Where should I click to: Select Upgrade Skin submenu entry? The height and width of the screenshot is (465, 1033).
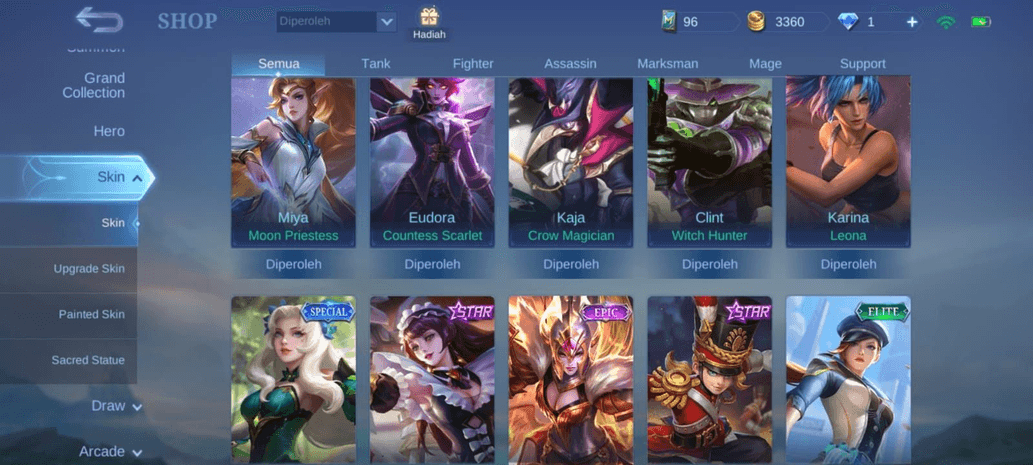click(89, 269)
